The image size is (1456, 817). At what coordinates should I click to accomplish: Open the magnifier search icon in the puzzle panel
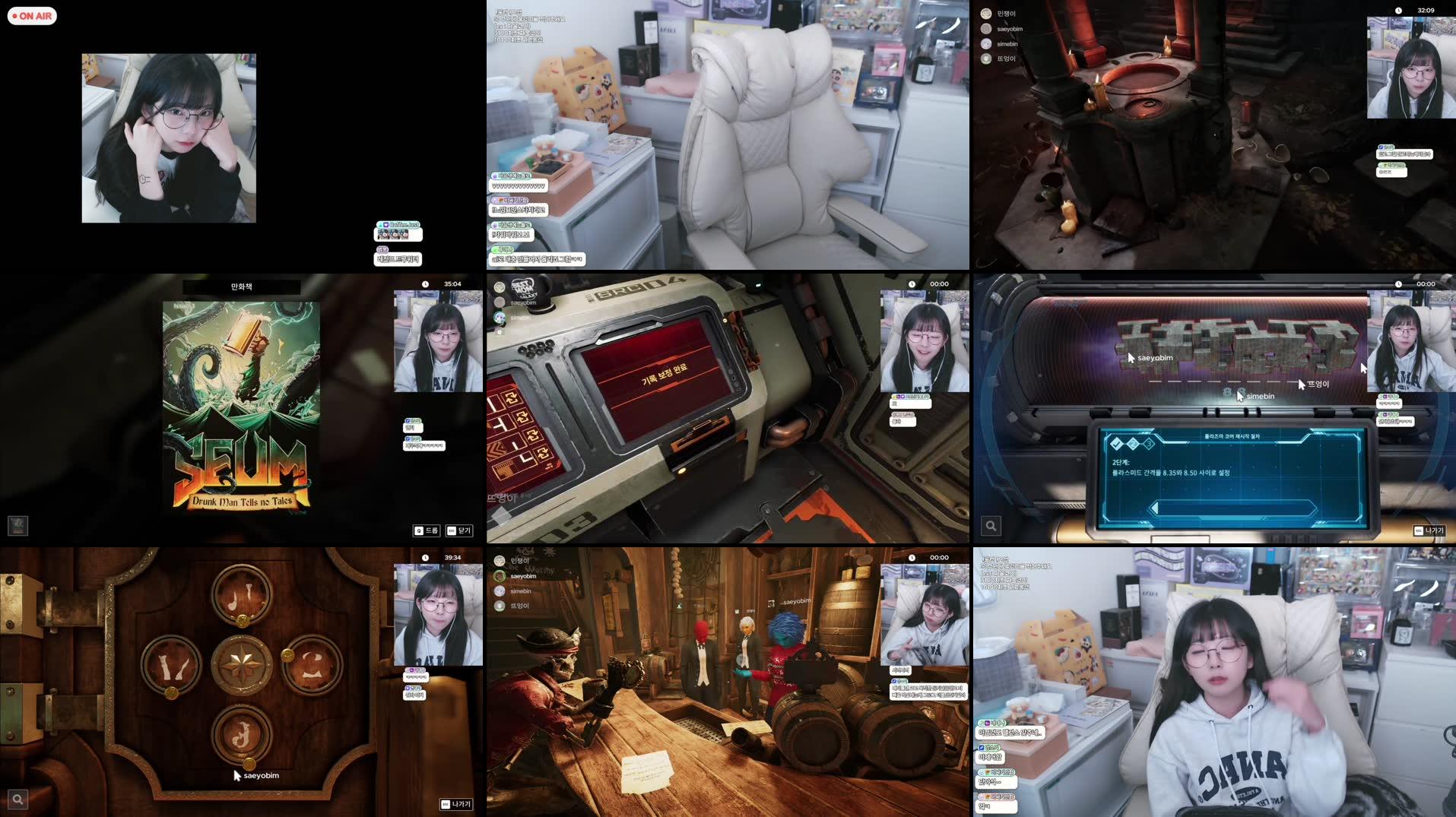[x=17, y=799]
